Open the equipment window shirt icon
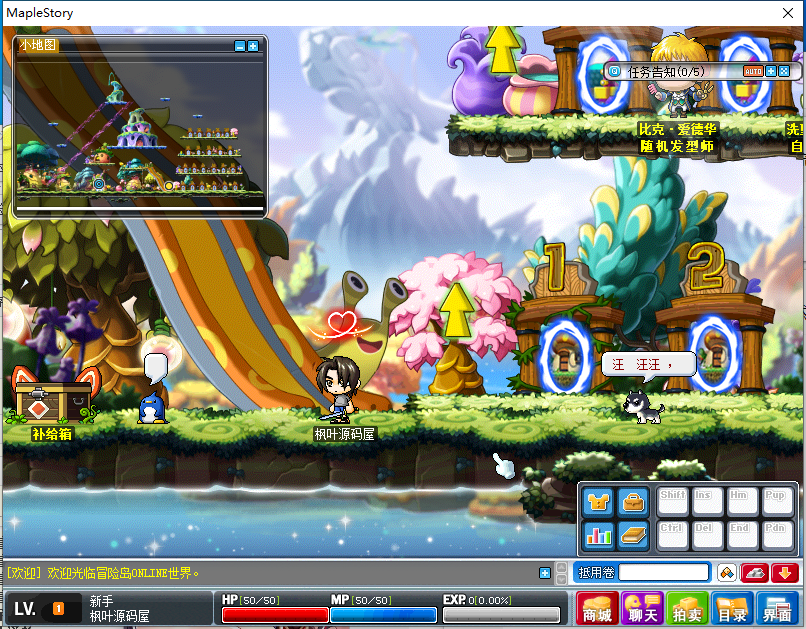 point(598,502)
